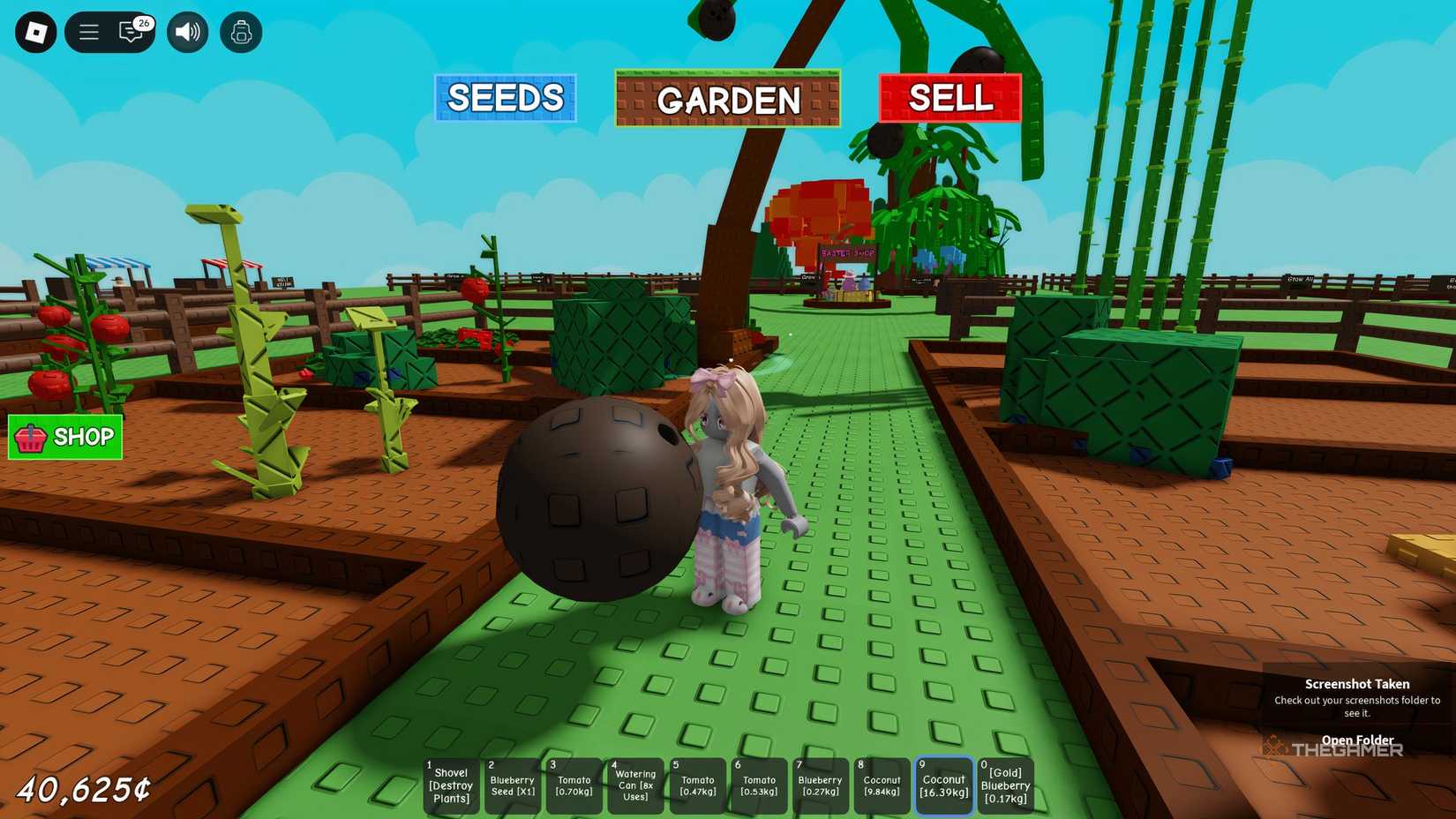
Task: Open the hamburger menu
Action: pyautogui.click(x=87, y=31)
